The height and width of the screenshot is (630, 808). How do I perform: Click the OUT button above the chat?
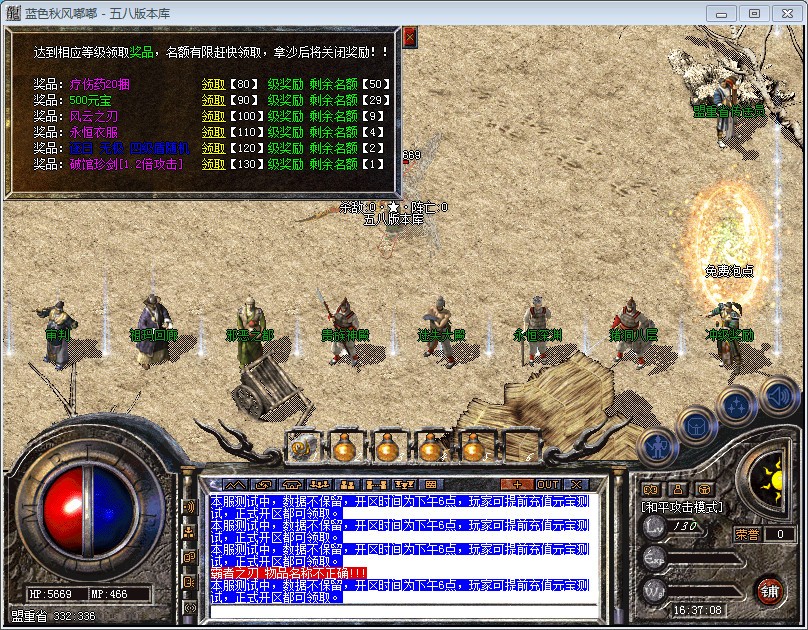[x=548, y=485]
